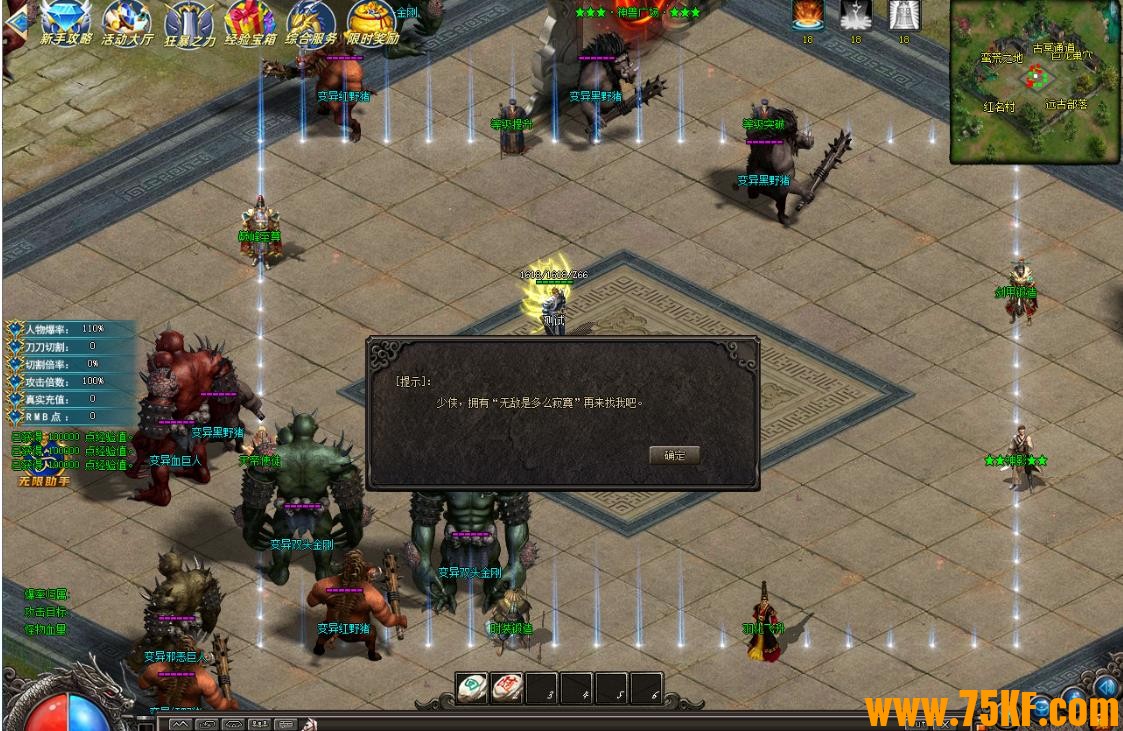
Task: Open the 新手攻略 beginner guide
Action: point(66,21)
